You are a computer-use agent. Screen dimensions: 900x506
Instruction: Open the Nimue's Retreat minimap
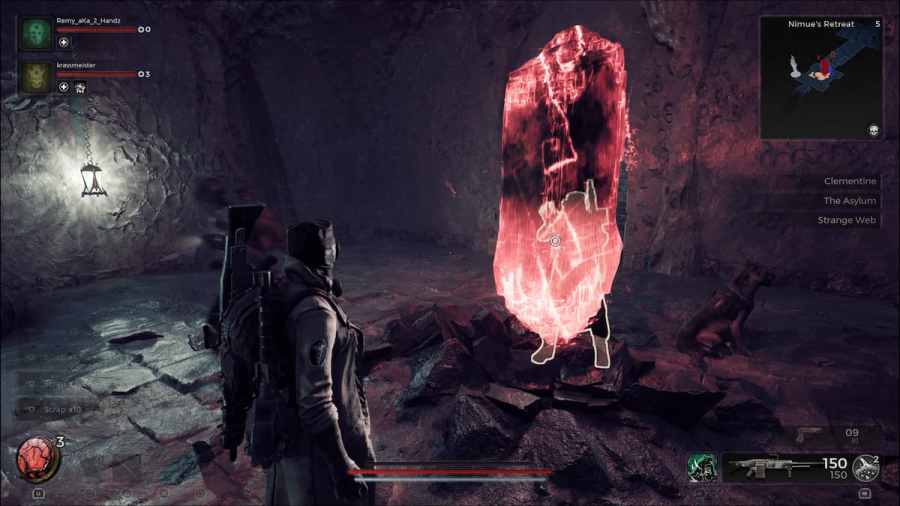[x=820, y=77]
